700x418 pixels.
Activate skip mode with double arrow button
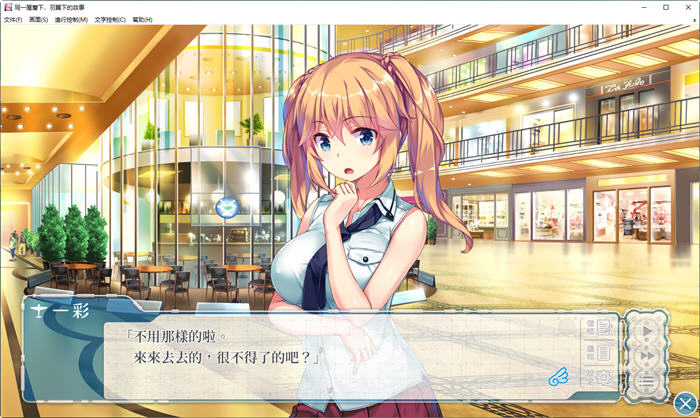click(x=647, y=355)
